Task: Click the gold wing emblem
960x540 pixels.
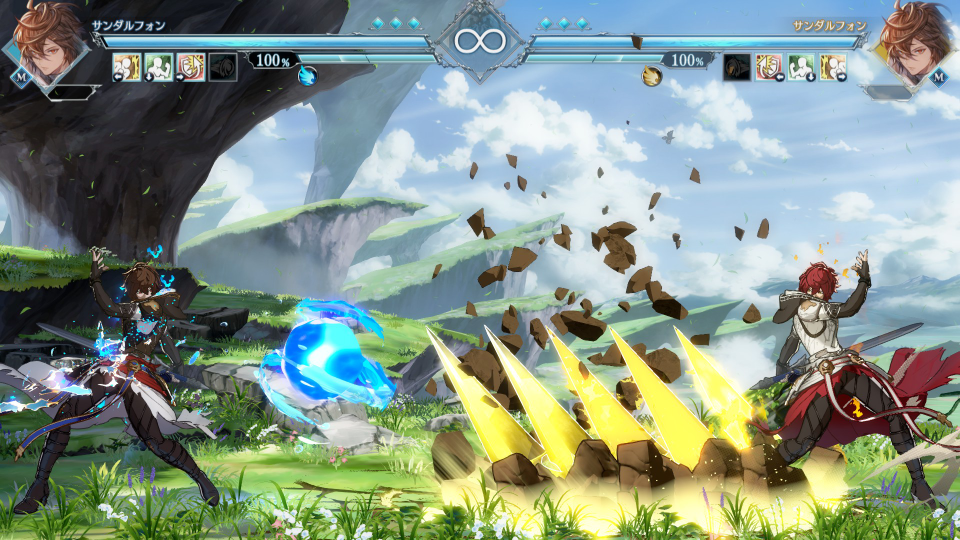Action: (x=652, y=75)
